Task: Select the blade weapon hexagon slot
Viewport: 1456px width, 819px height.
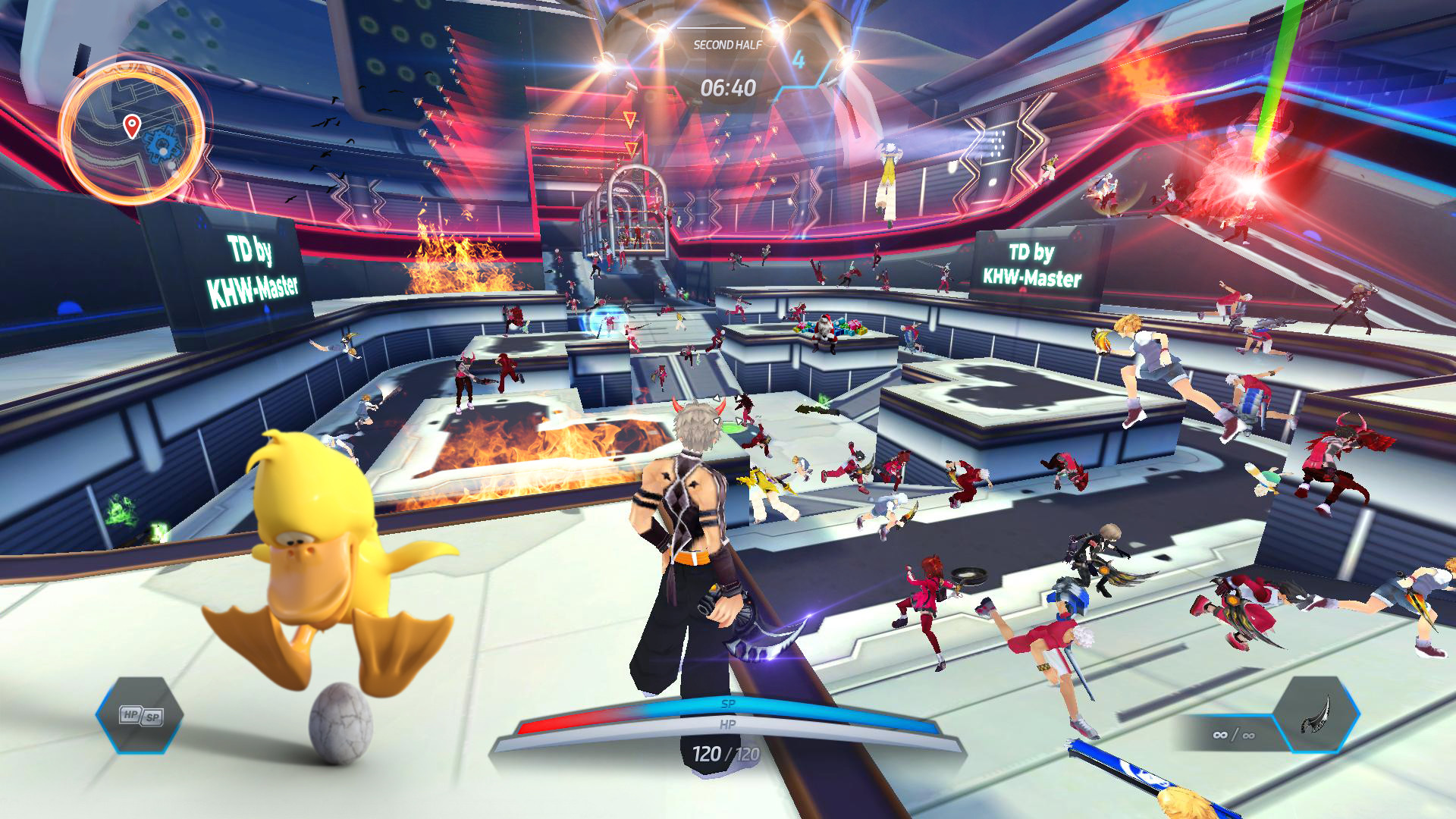Action: point(1316,714)
